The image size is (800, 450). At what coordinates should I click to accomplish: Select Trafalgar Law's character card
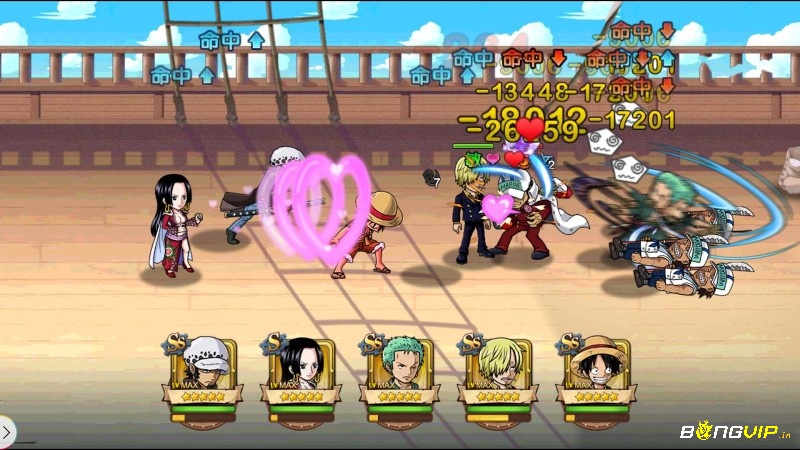tap(204, 370)
